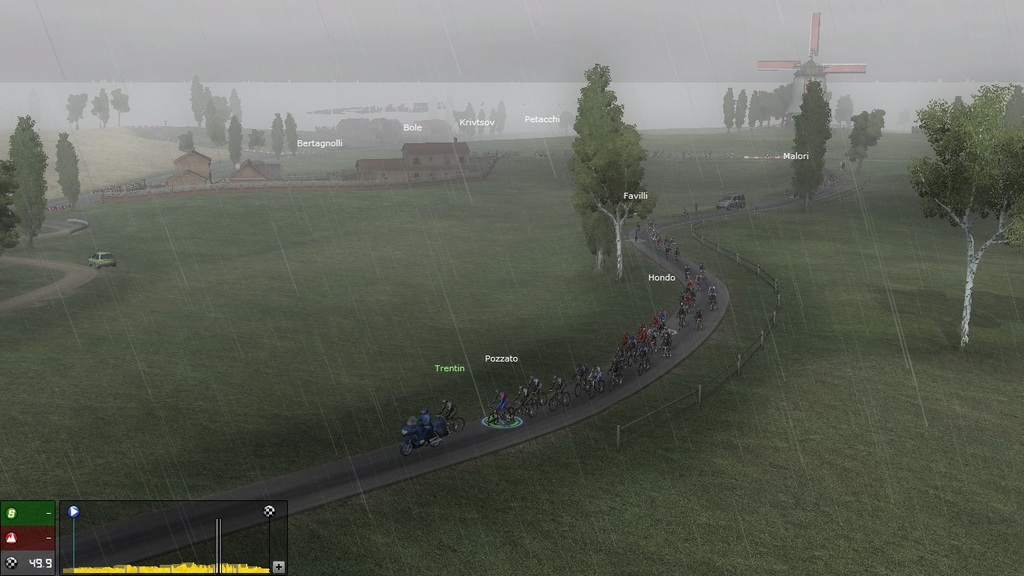Select rider Krivtsov by his name label
Image resolution: width=1024 pixels, height=576 pixels.
tap(477, 123)
